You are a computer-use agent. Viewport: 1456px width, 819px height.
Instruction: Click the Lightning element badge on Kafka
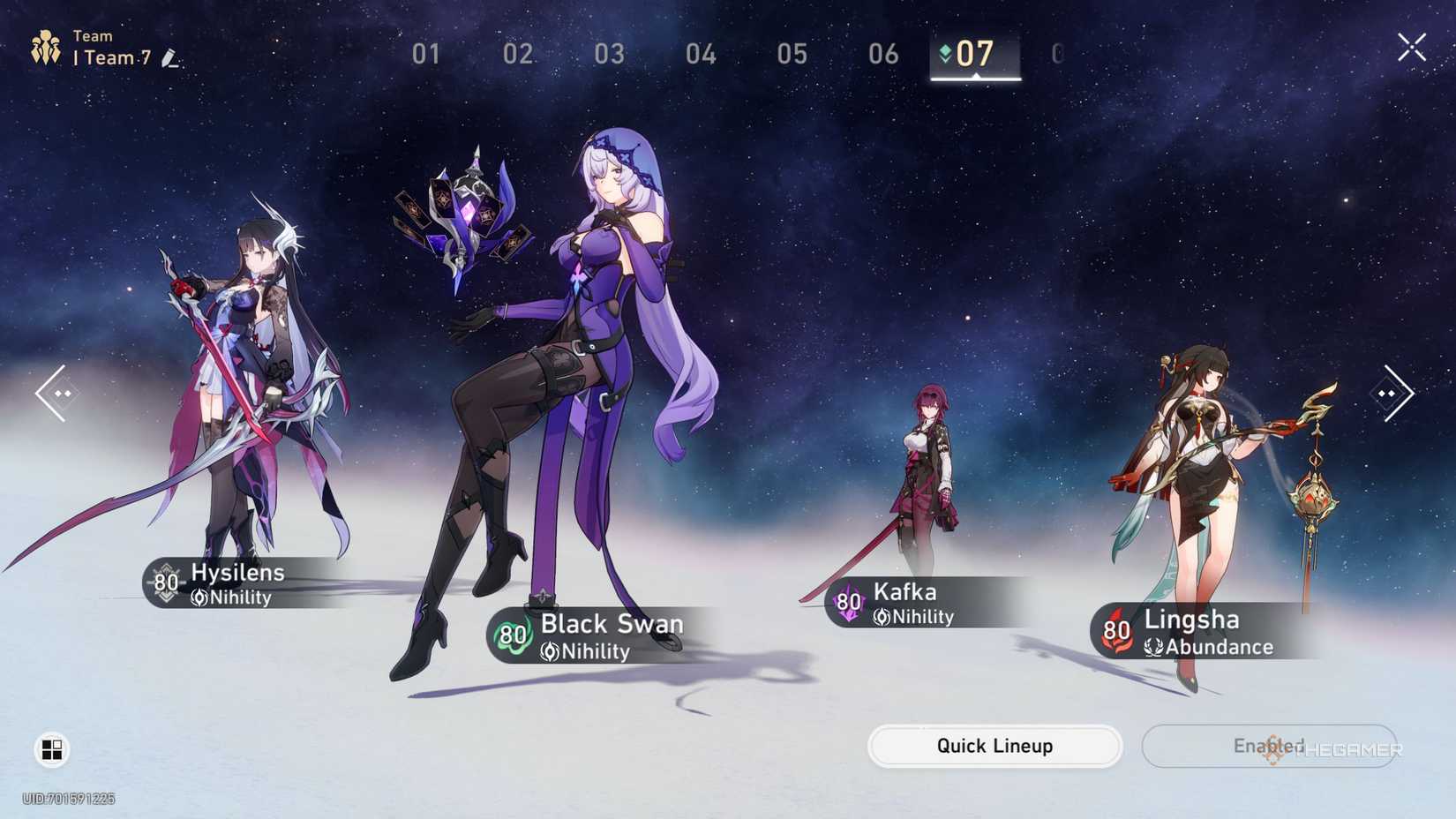point(847,603)
